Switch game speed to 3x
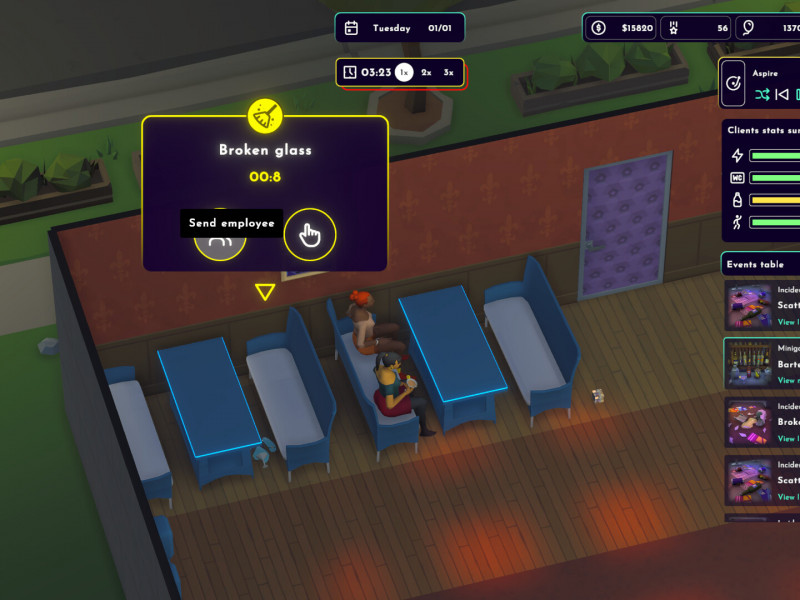The height and width of the screenshot is (600, 800). pyautogui.click(x=449, y=72)
